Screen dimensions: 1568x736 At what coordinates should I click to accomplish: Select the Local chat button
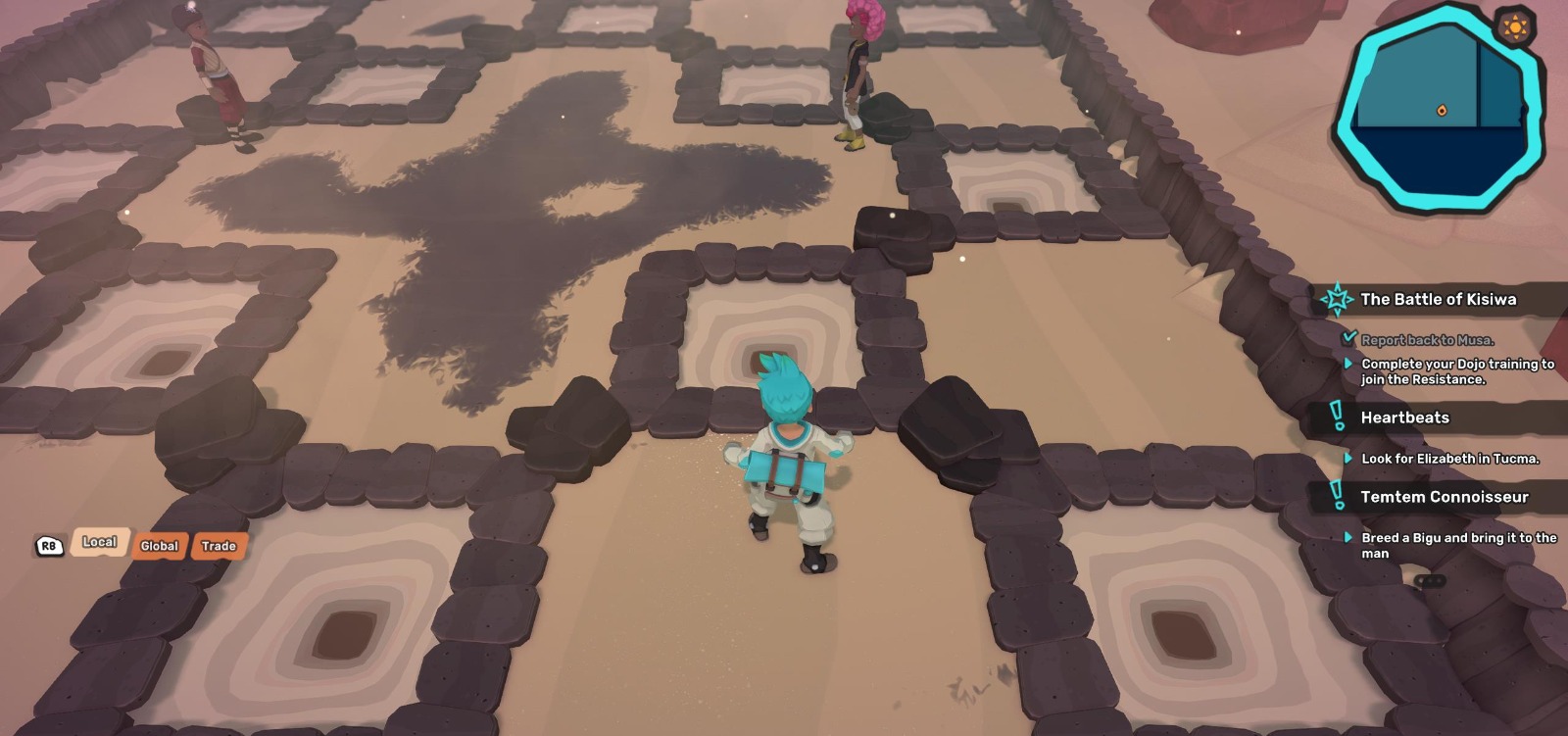(x=99, y=541)
